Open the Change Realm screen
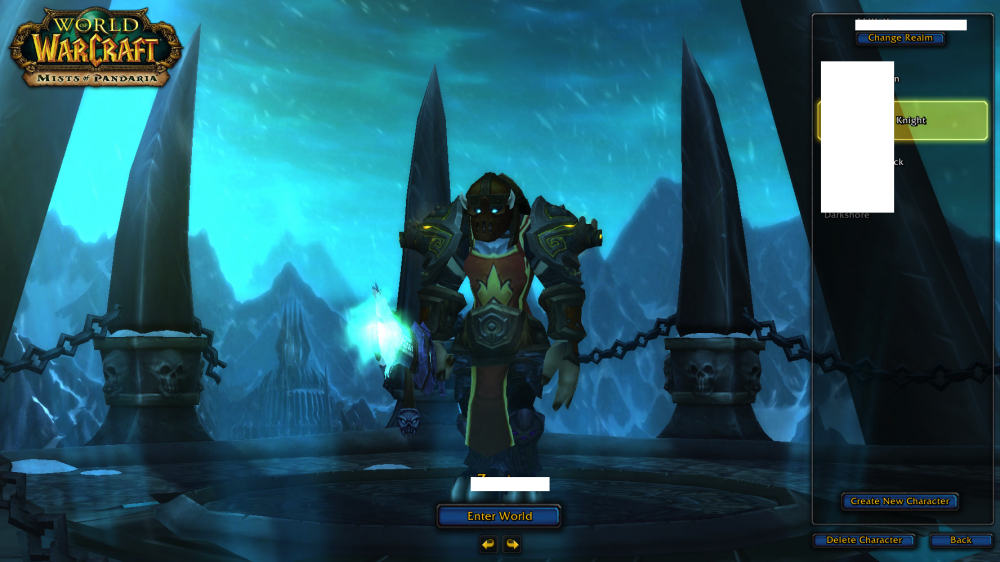This screenshot has width=1000, height=562. (900, 38)
